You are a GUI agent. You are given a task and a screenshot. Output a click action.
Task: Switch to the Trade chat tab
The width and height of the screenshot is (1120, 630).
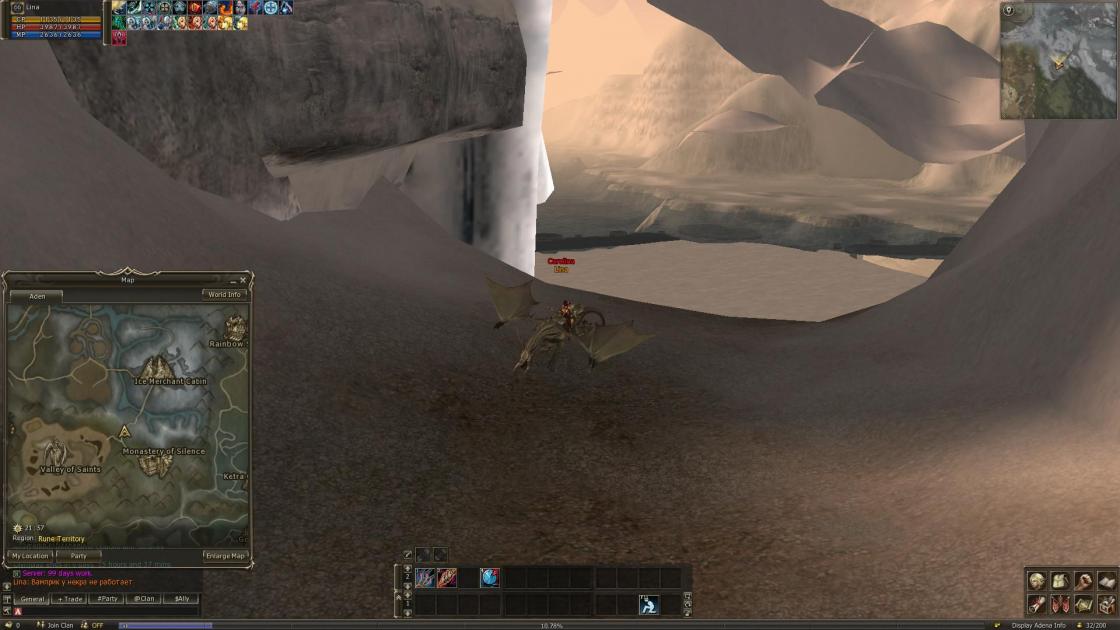[69, 599]
